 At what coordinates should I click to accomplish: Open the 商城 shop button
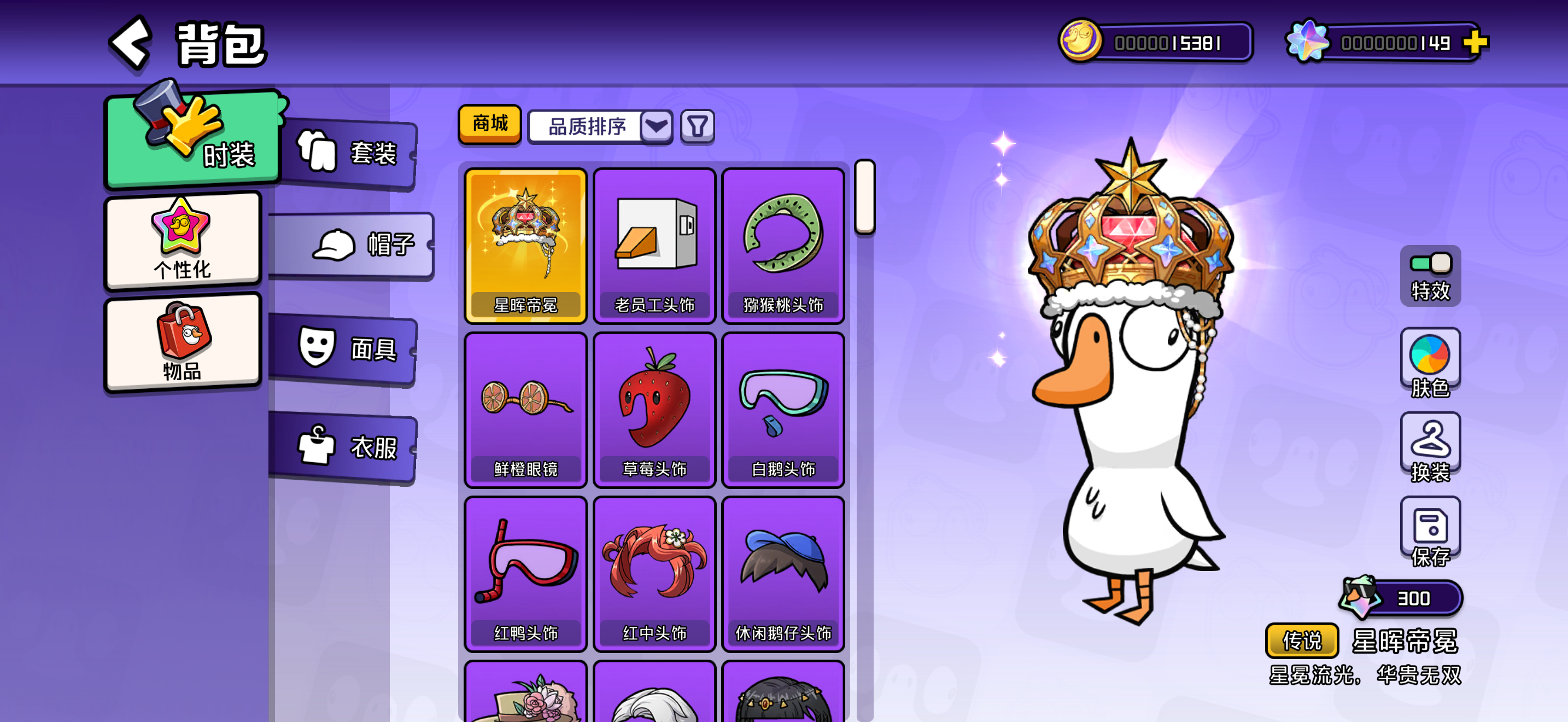pyautogui.click(x=489, y=124)
